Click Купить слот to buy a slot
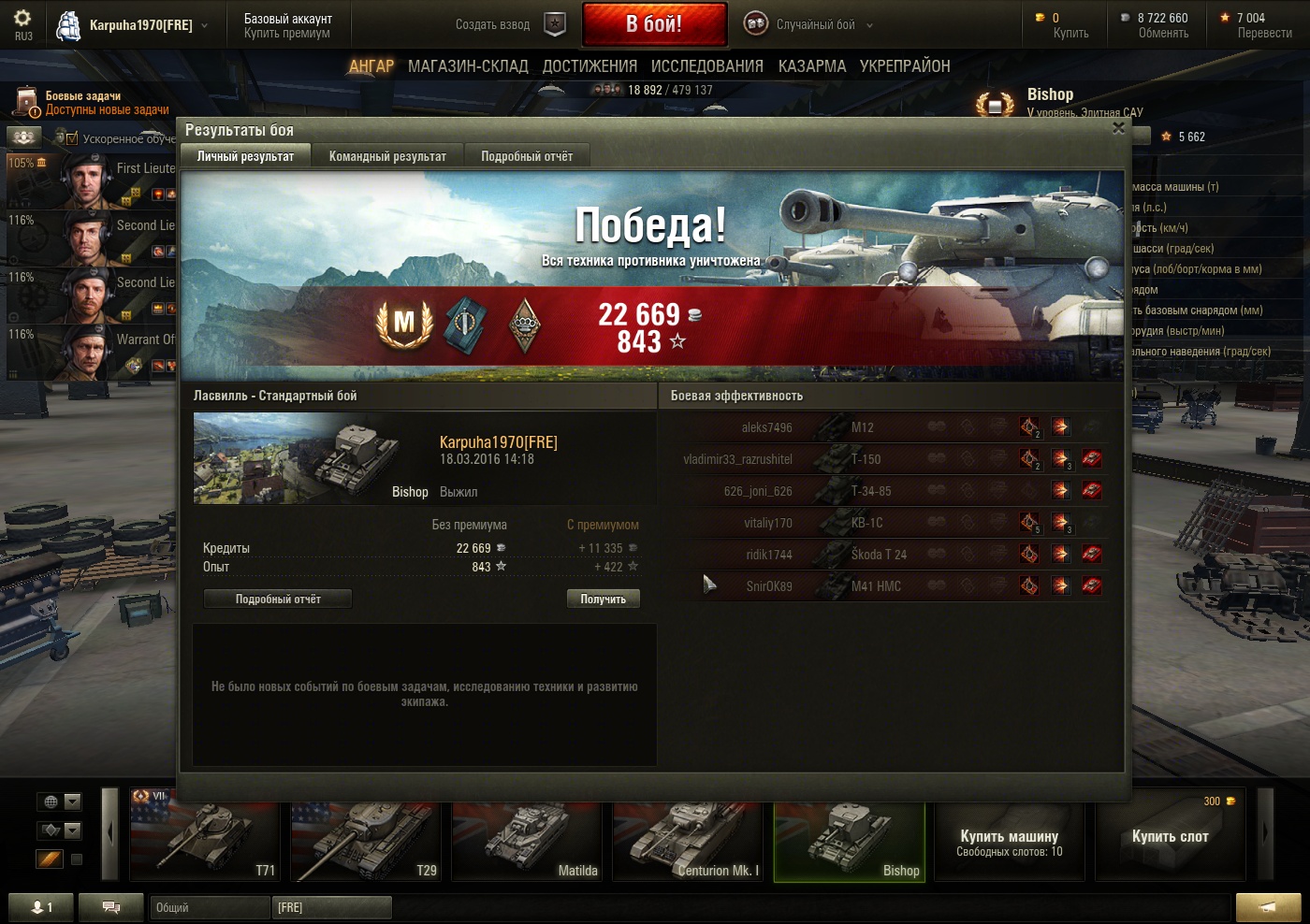The image size is (1310, 924). click(1170, 836)
